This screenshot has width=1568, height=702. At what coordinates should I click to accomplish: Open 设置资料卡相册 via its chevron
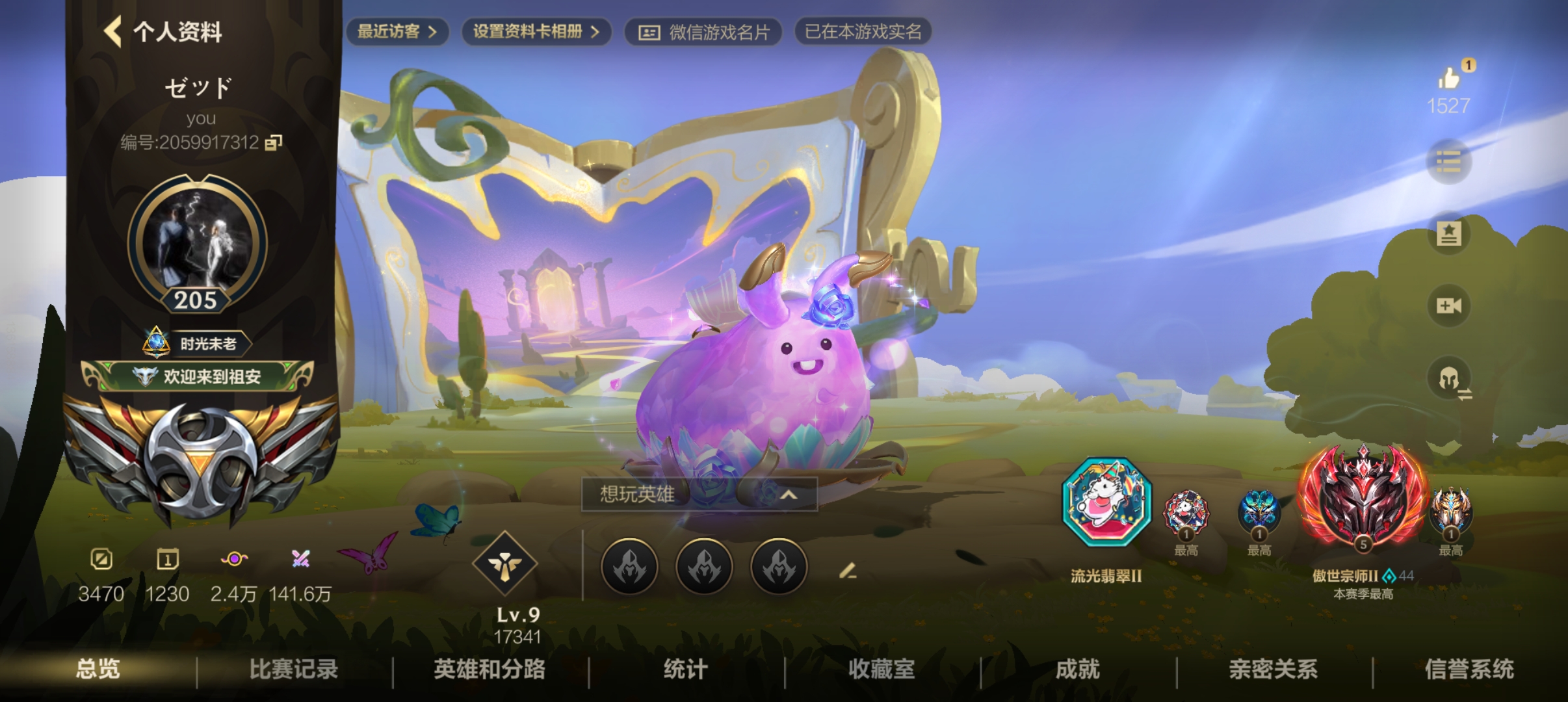pyautogui.click(x=594, y=31)
